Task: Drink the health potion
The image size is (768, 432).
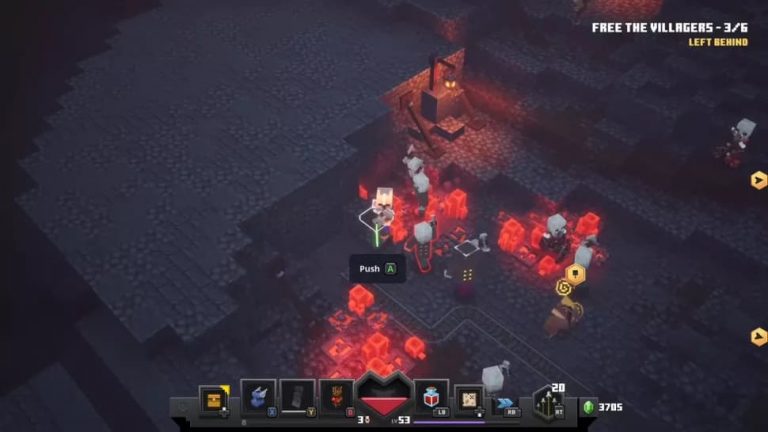Action: (431, 397)
